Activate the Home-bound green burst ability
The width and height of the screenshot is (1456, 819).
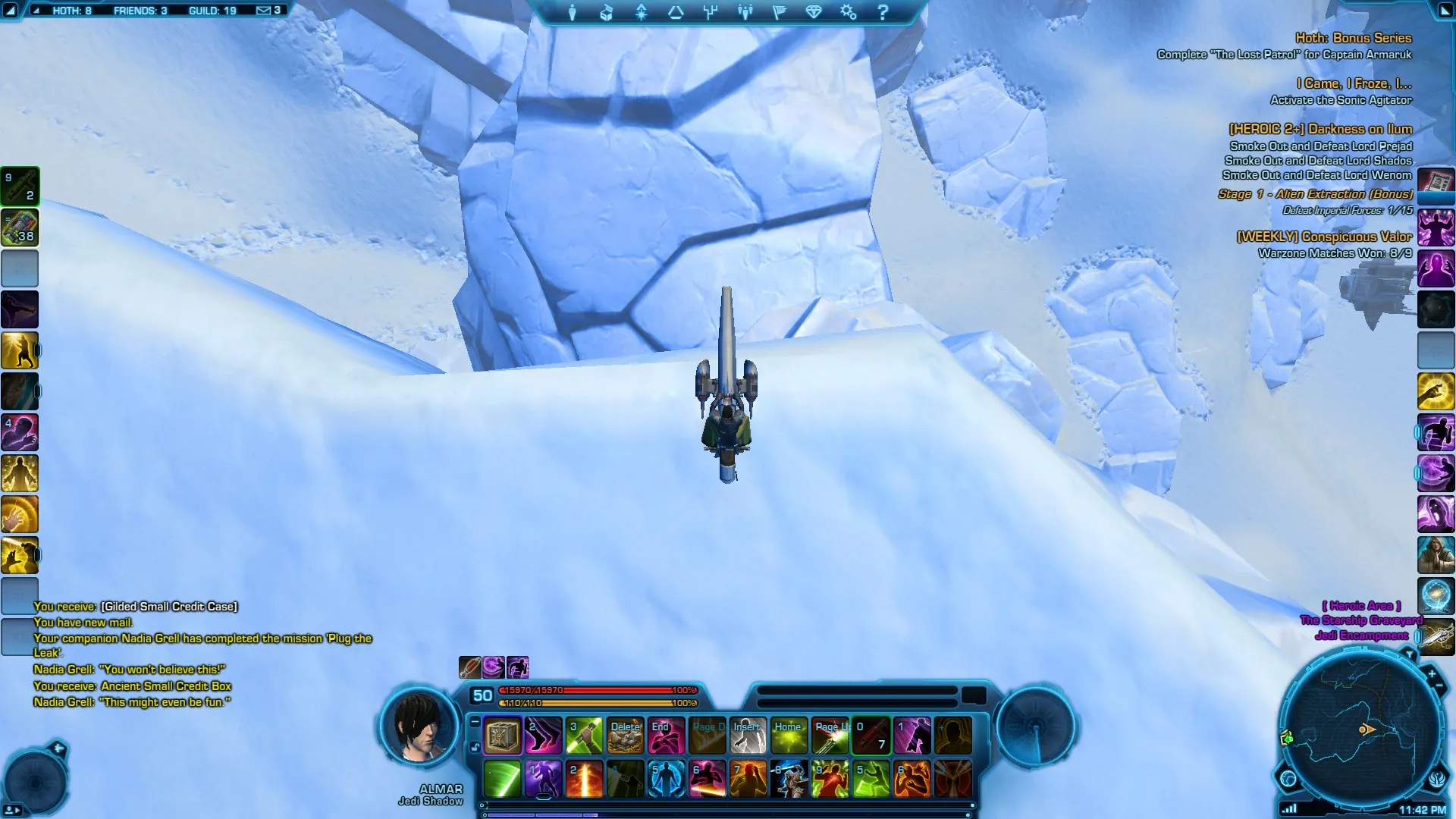click(789, 736)
